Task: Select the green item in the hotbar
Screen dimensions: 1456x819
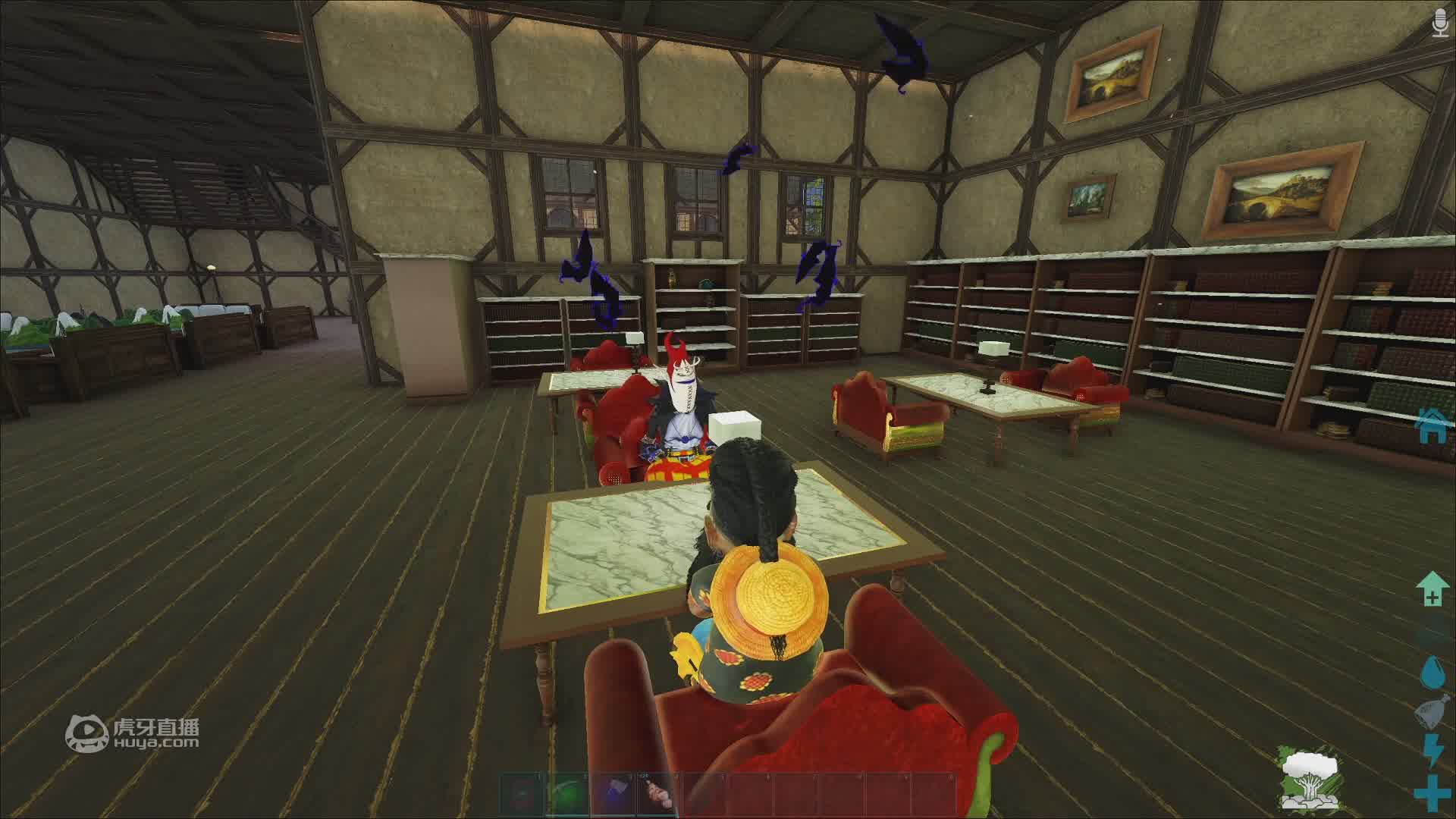Action: (568, 794)
